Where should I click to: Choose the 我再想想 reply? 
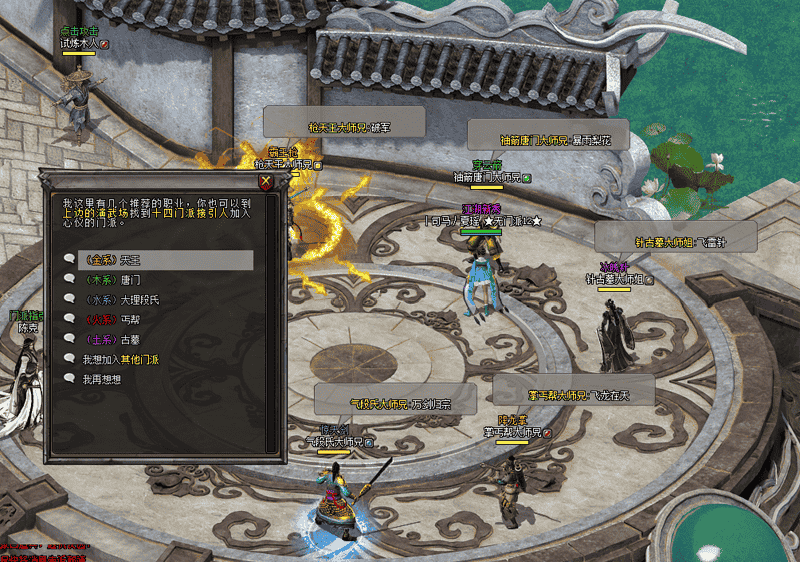coord(100,379)
